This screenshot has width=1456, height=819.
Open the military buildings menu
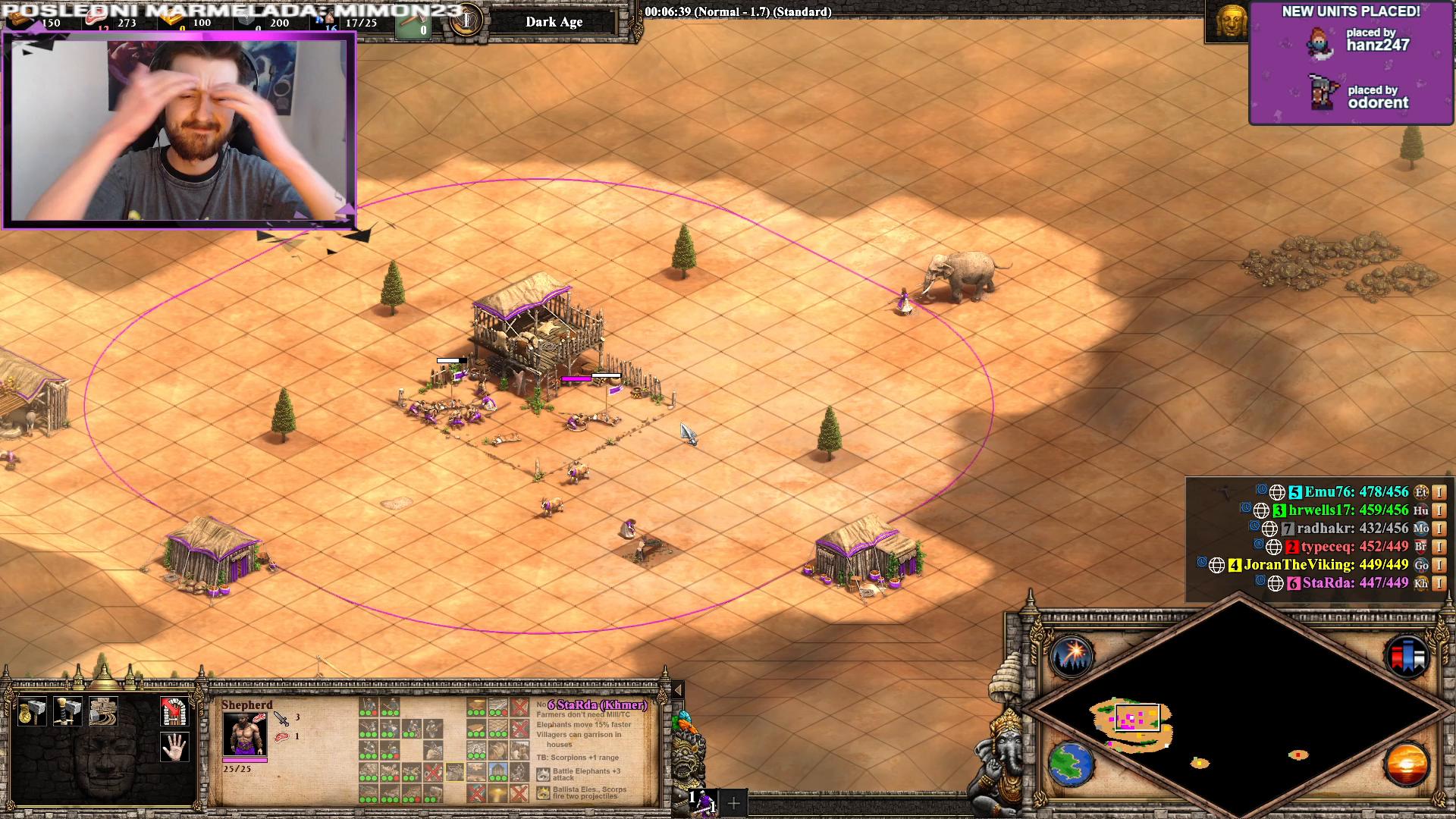coord(67,711)
